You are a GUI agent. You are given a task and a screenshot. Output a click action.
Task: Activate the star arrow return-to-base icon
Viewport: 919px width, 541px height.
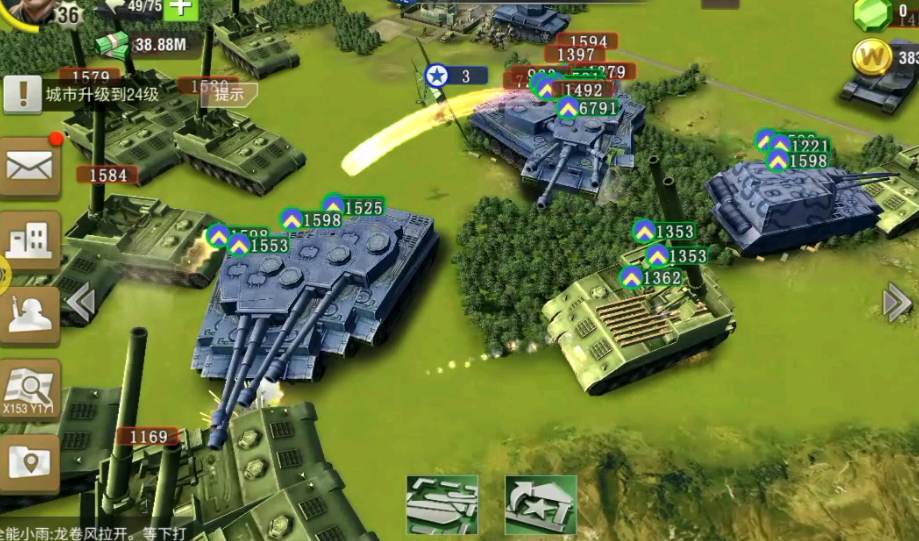(540, 503)
